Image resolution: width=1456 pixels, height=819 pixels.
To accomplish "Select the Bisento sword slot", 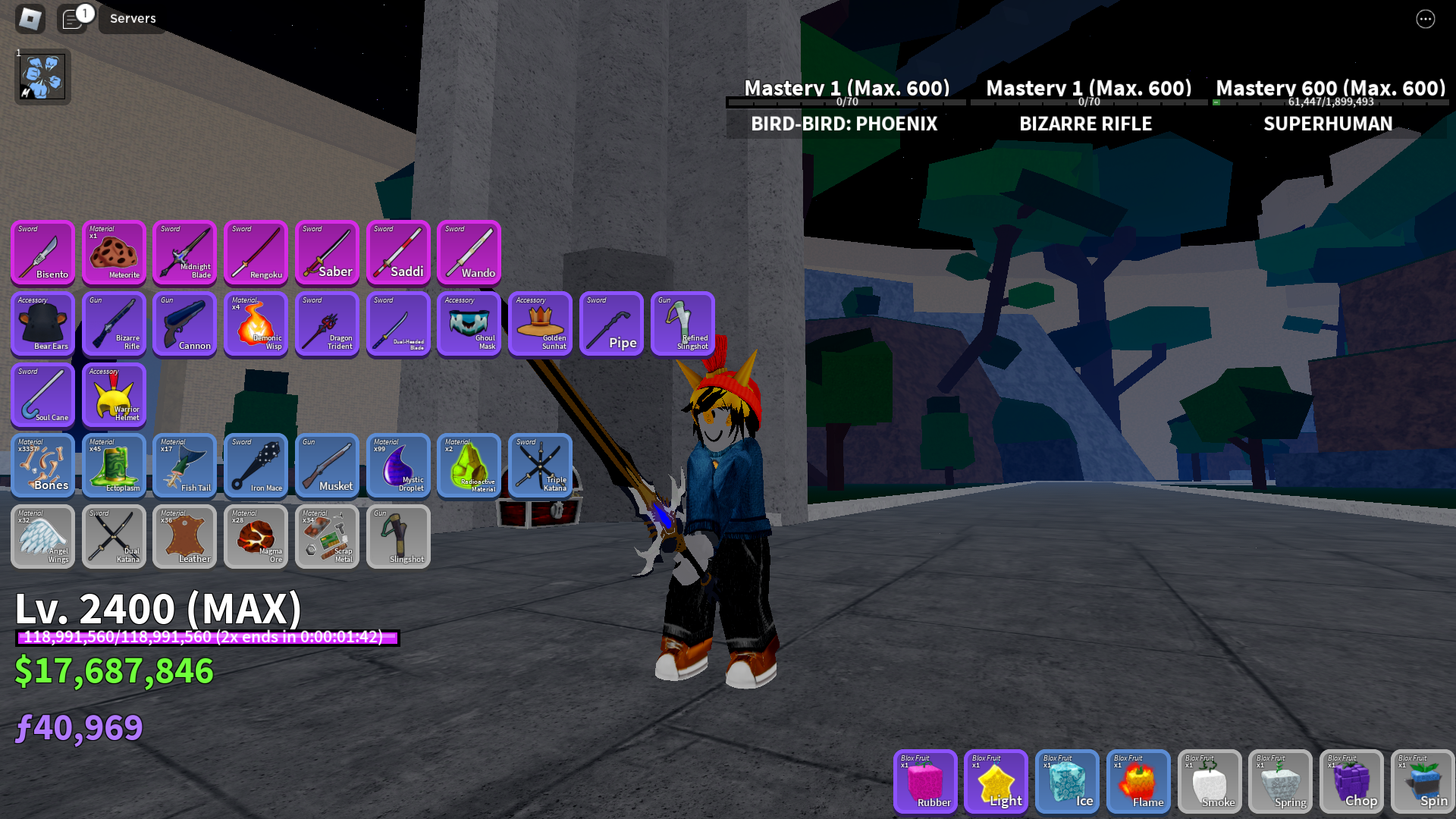I will pyautogui.click(x=42, y=253).
